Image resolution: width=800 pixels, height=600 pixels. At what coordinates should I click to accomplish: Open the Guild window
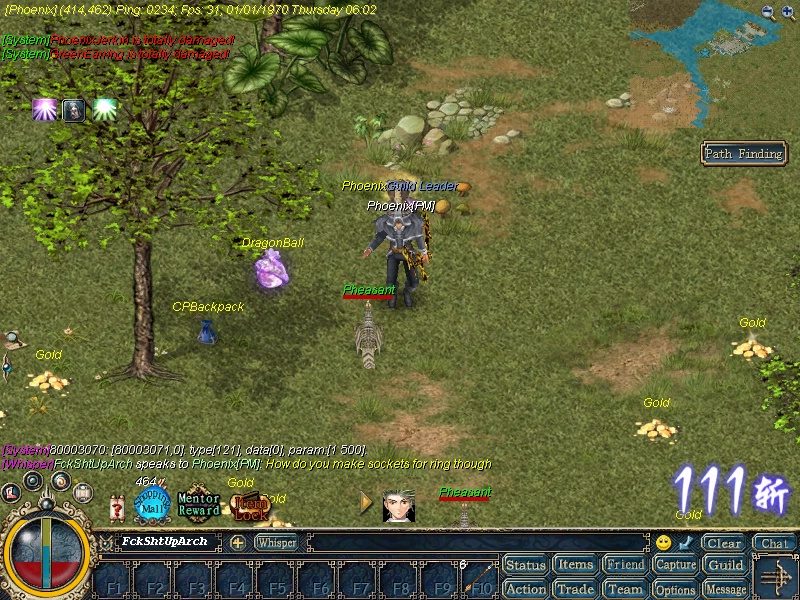coord(726,565)
